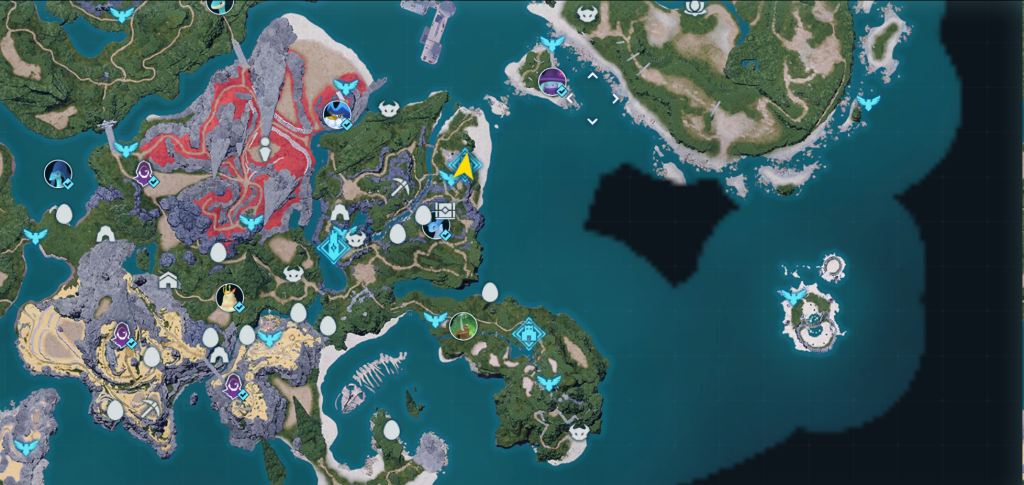Image resolution: width=1024 pixels, height=485 pixels.
Task: Select the house-shaped base marker
Action: [168, 280]
